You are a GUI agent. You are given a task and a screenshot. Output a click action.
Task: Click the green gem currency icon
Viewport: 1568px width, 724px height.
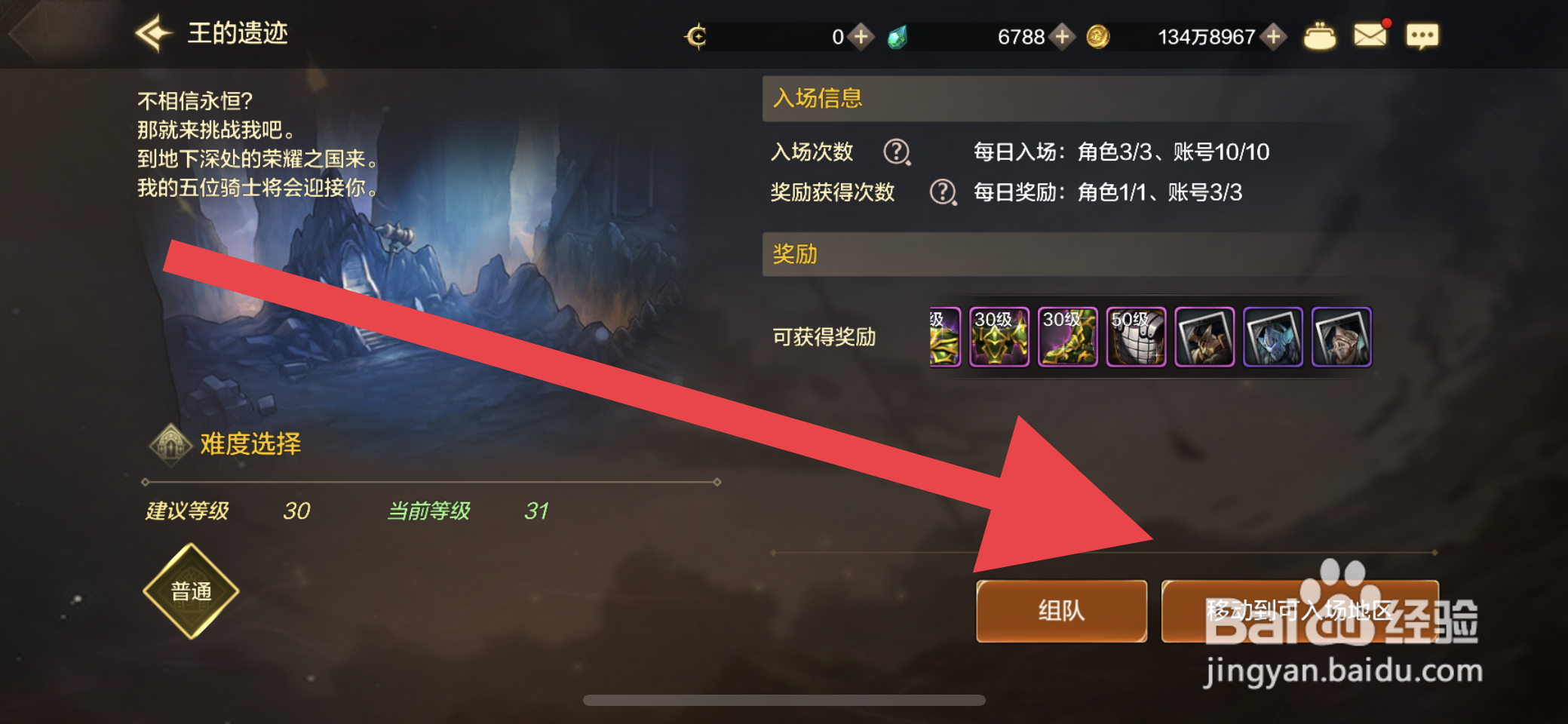[x=898, y=36]
